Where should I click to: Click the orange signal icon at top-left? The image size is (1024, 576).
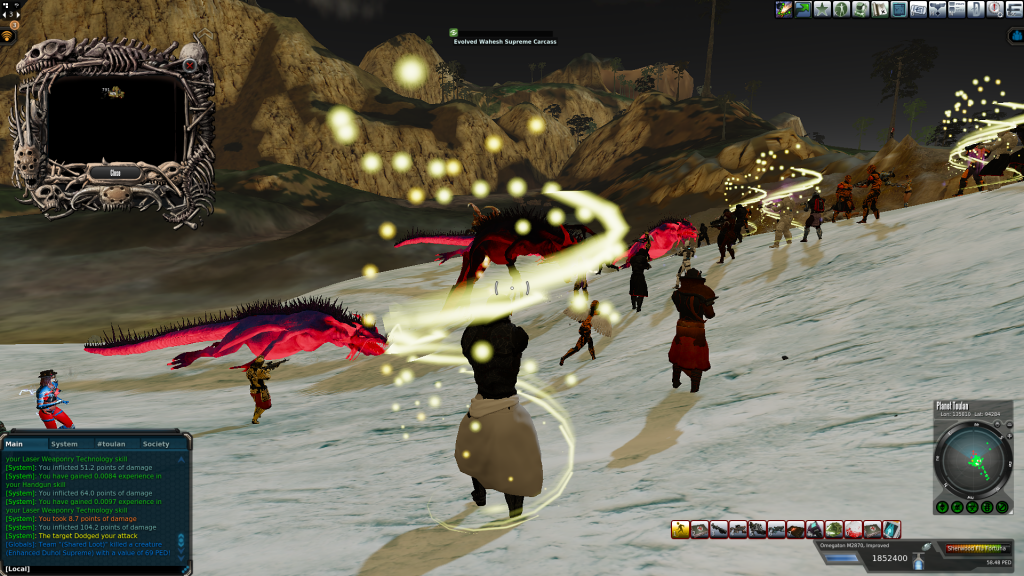(x=8, y=37)
